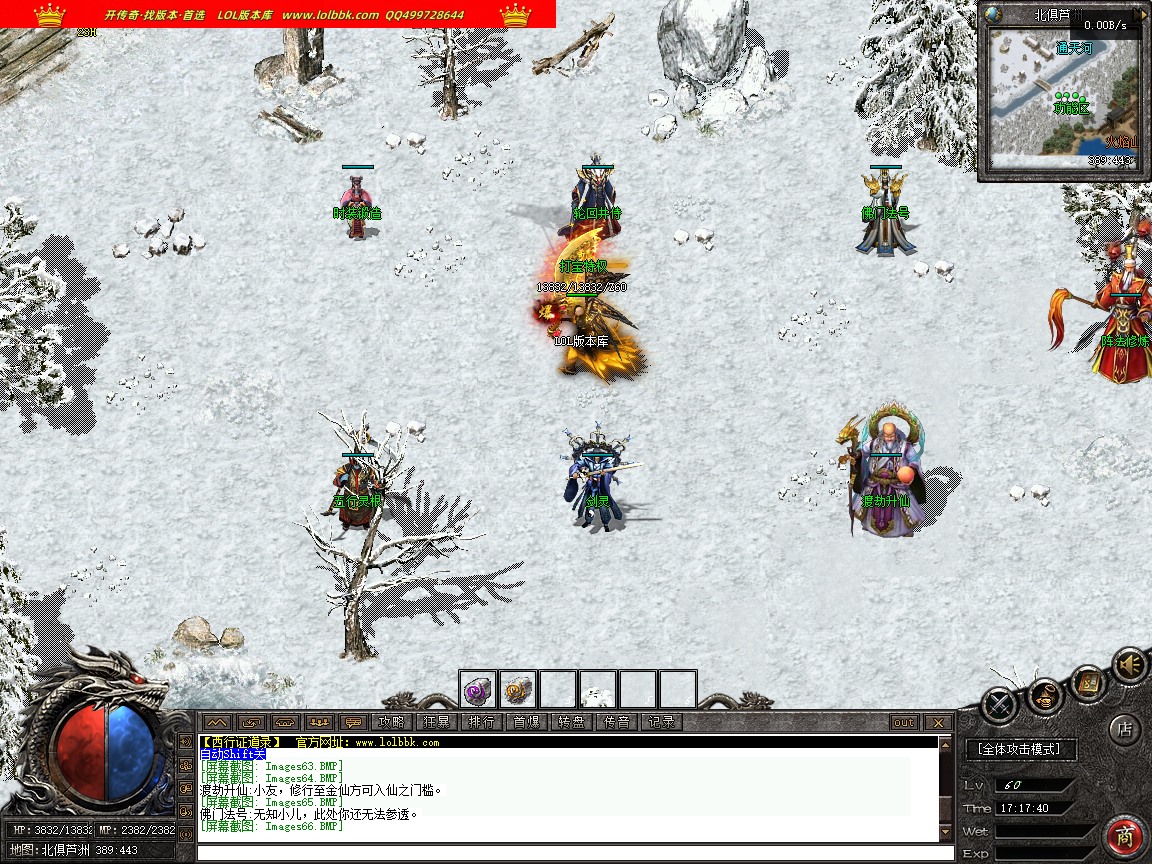The height and width of the screenshot is (864, 1152).
Task: Switch the 全体攻击模式 attack mode
Action: [1020, 748]
